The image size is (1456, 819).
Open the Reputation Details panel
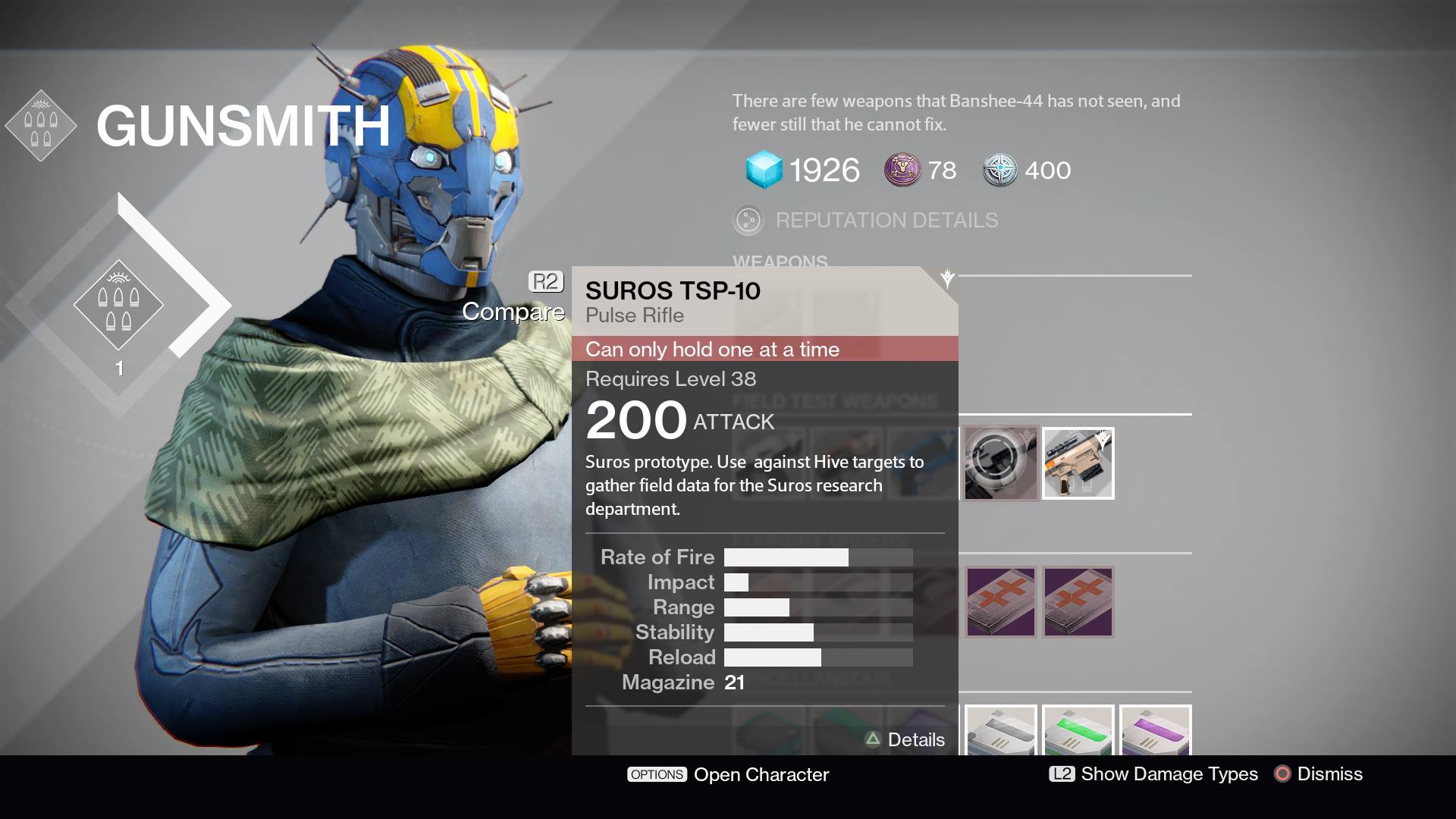click(886, 221)
